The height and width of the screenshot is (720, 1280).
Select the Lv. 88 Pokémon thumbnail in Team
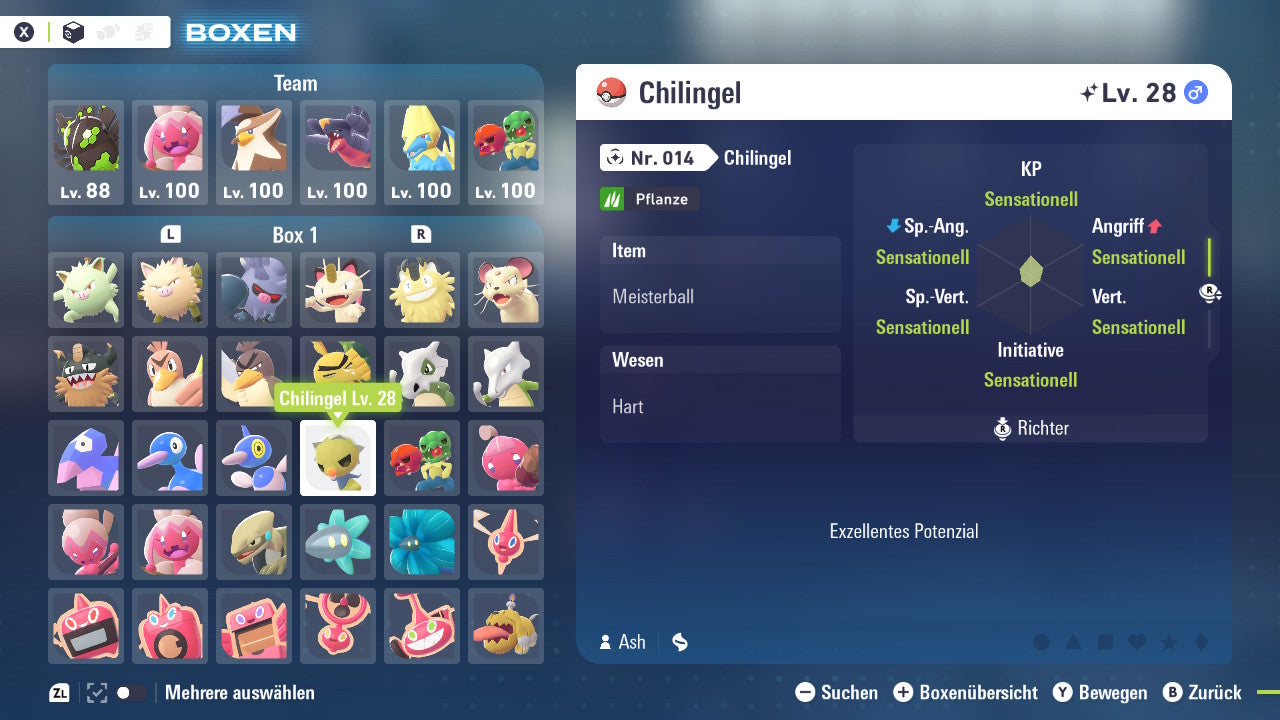[86, 145]
